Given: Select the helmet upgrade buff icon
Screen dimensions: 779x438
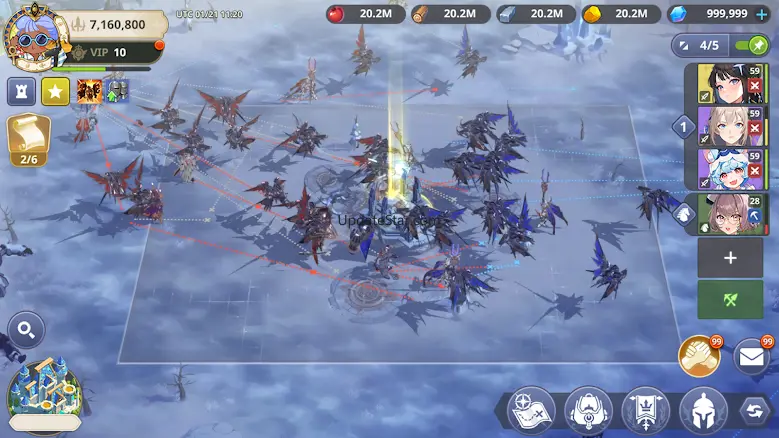Looking at the screenshot, I should (x=117, y=92).
